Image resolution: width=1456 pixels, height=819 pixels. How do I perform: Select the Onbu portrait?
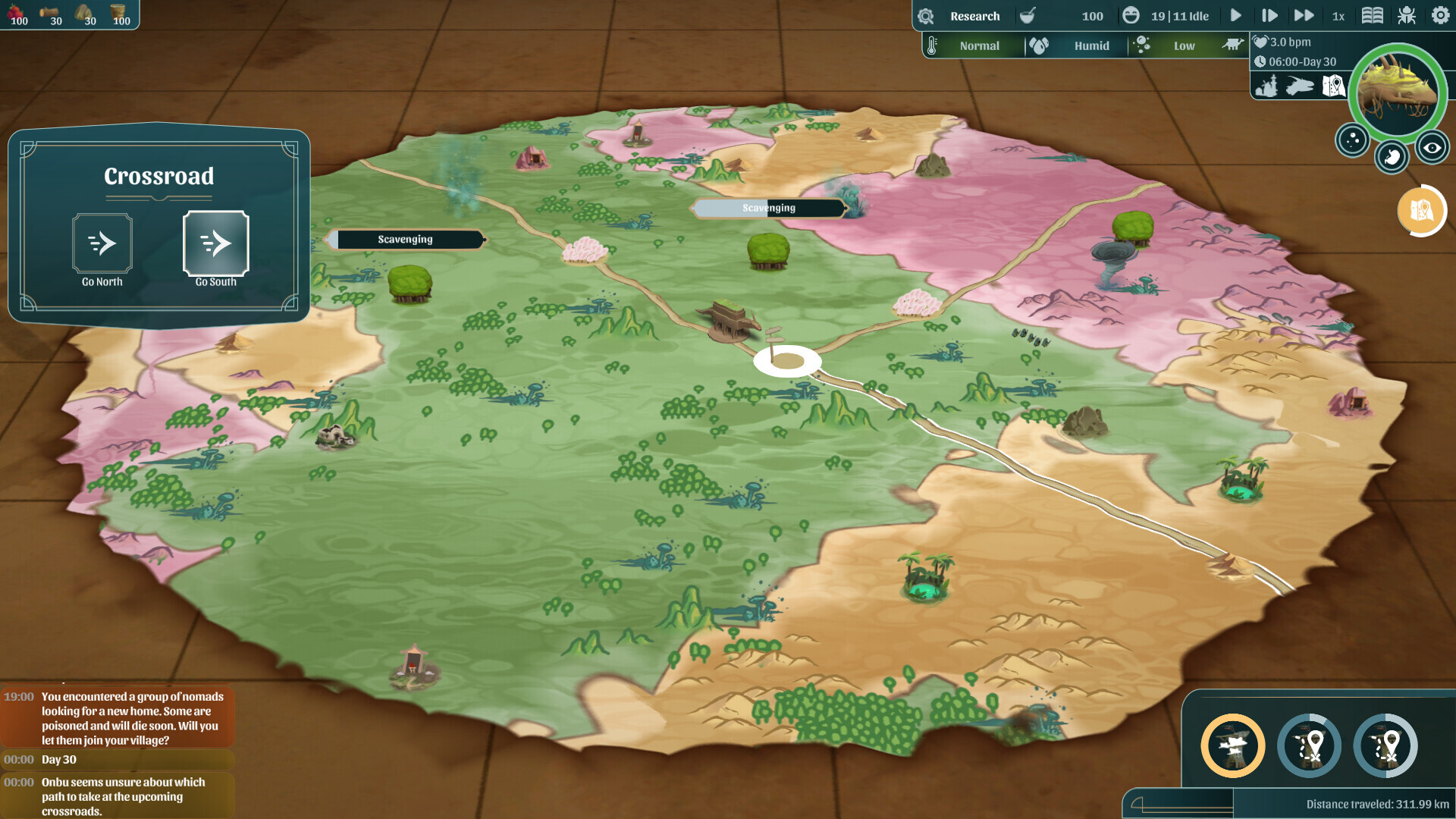click(1398, 91)
